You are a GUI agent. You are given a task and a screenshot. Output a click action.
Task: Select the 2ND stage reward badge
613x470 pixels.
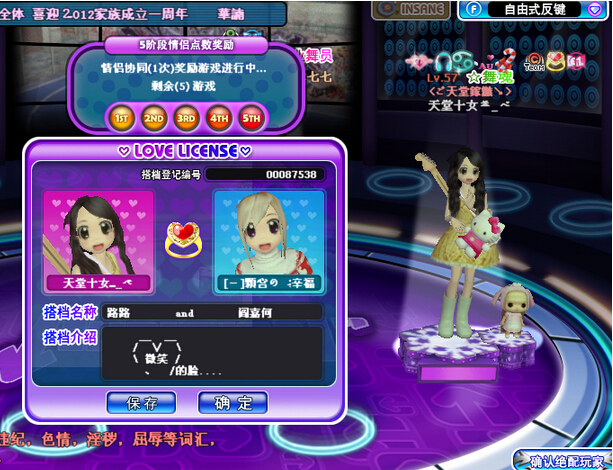click(x=154, y=117)
